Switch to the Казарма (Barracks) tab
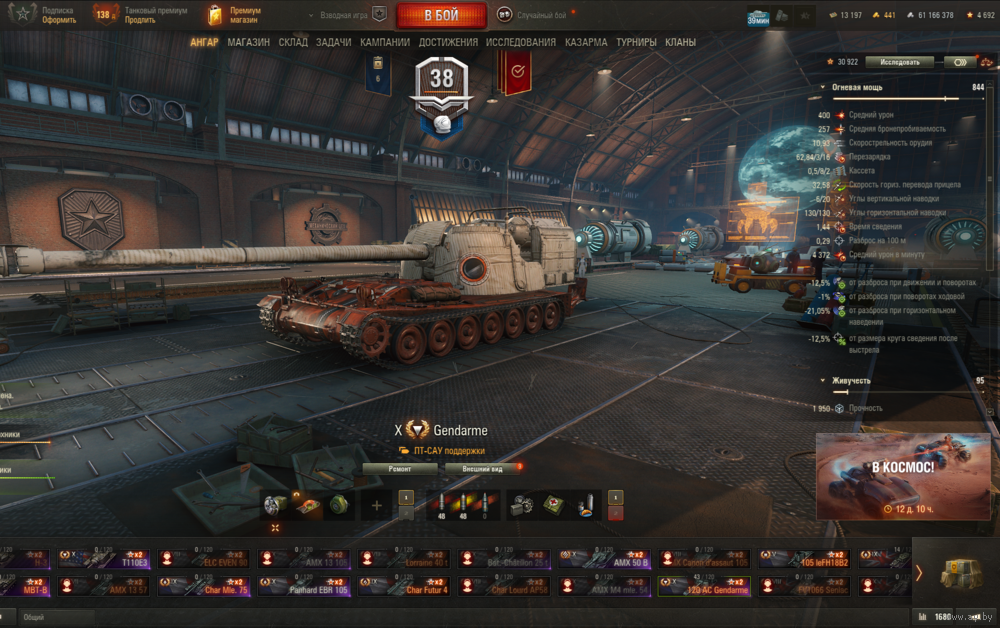1000x628 pixels. [585, 43]
